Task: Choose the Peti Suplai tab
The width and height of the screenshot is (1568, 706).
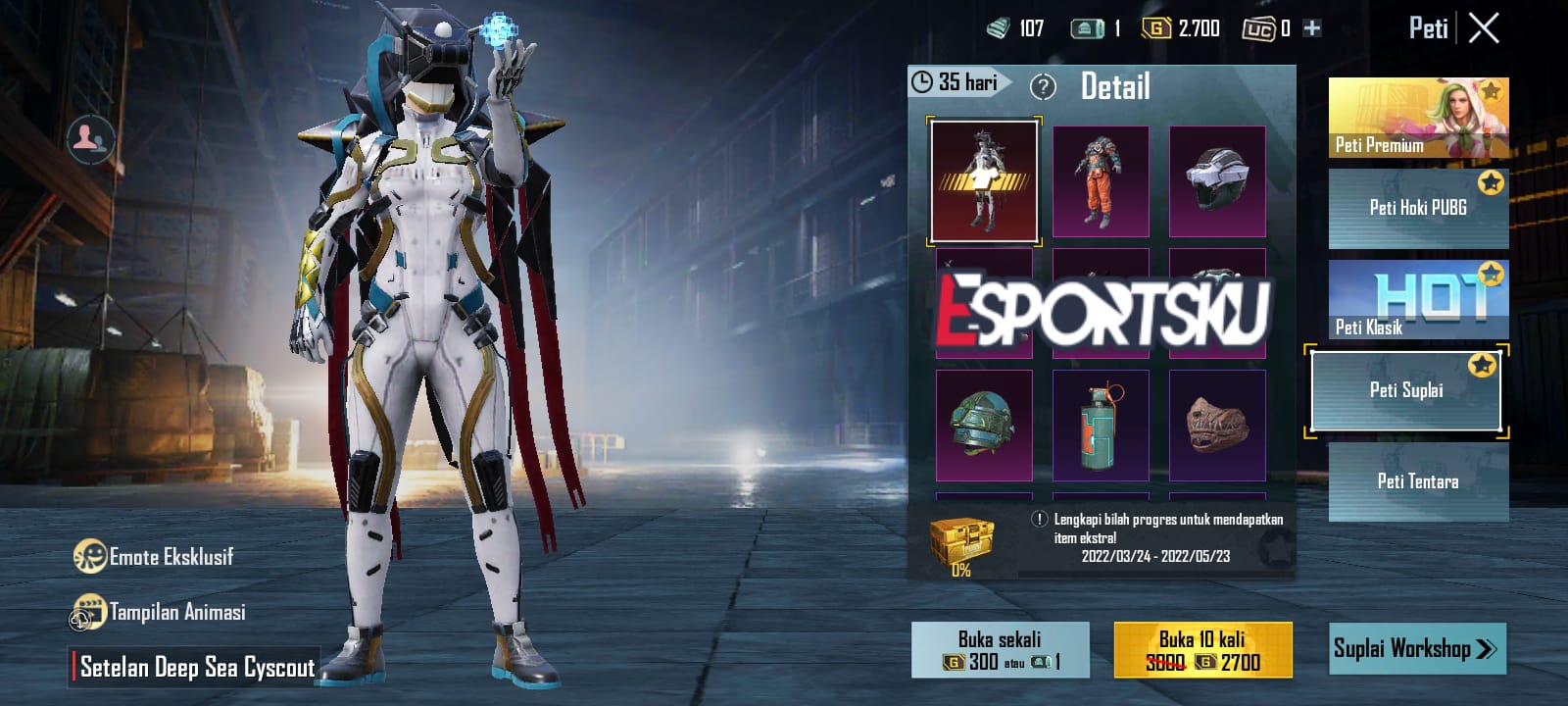Action: click(1406, 390)
